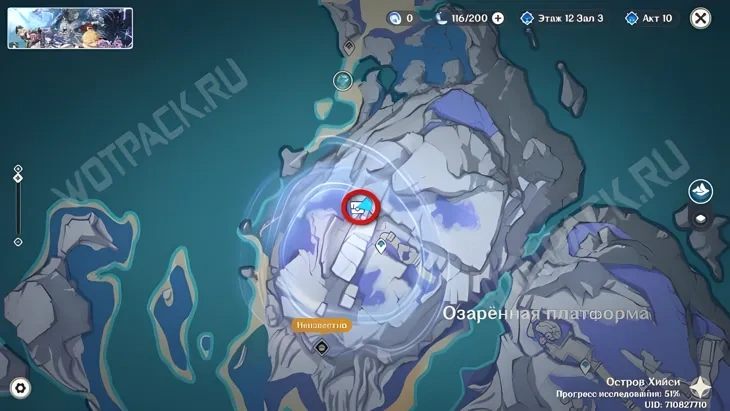Select the waypoint marker beside the ruins

381,242
